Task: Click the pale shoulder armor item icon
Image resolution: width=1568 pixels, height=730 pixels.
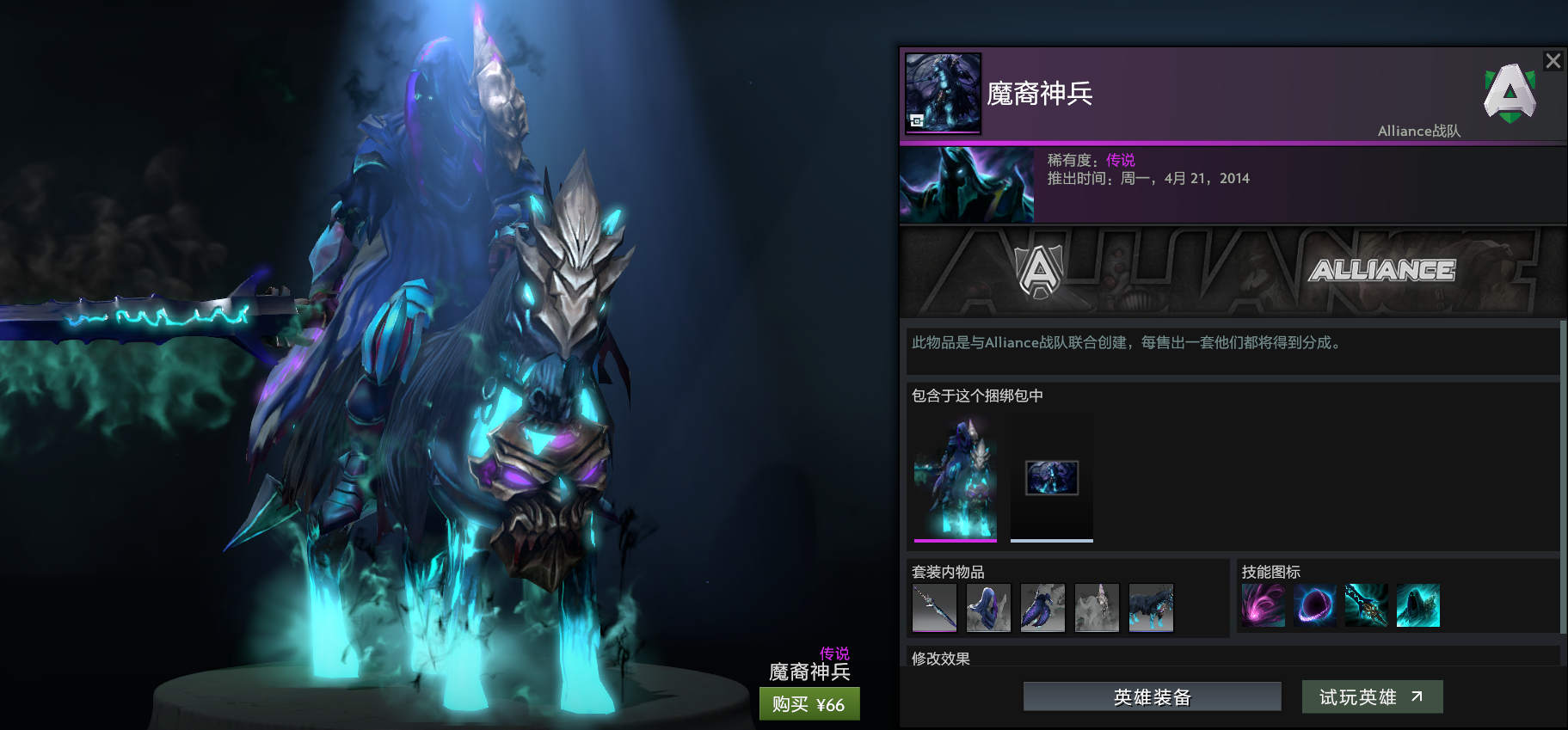Action: 1097,608
